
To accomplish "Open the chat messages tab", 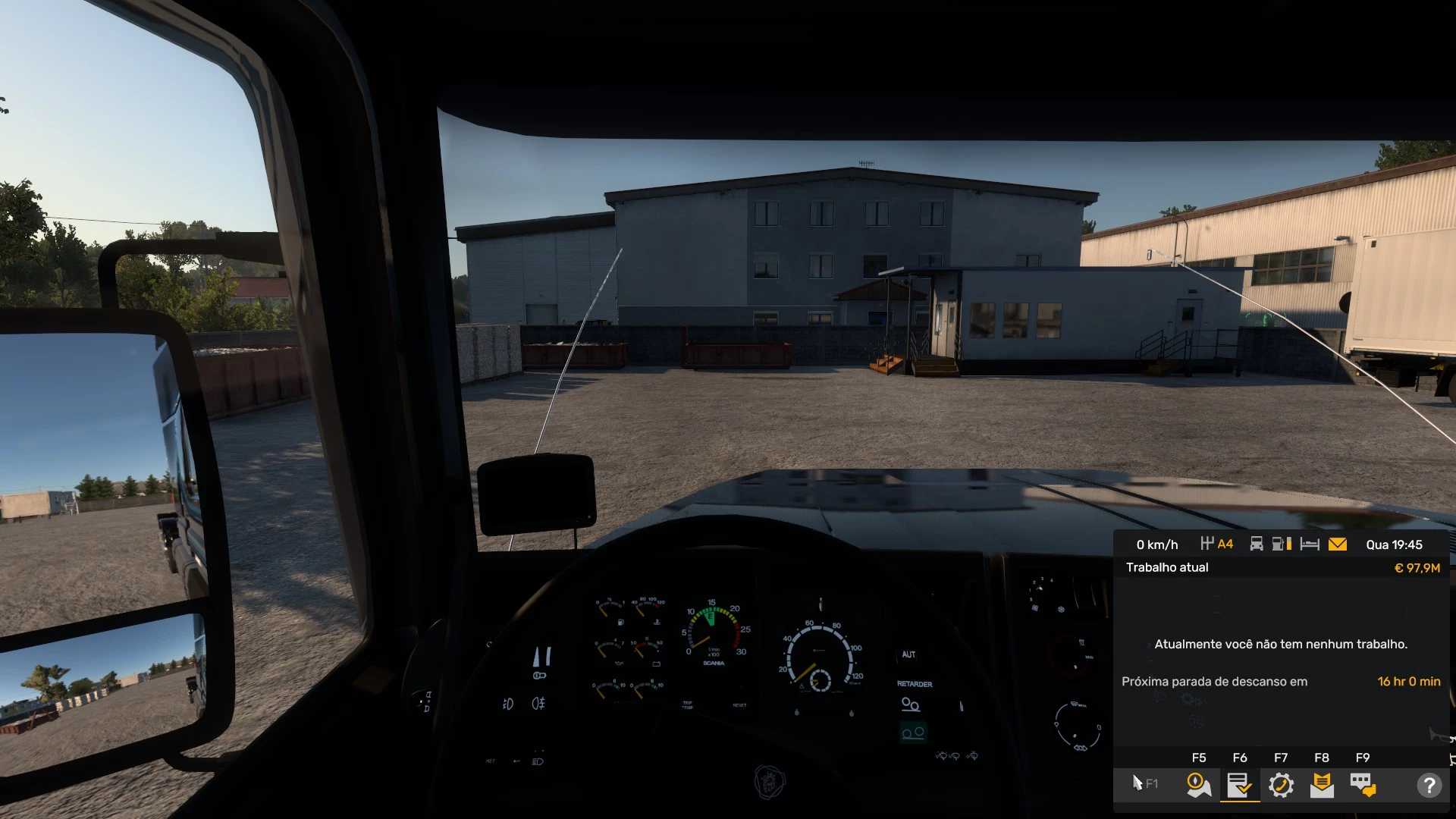I will 1363,785.
